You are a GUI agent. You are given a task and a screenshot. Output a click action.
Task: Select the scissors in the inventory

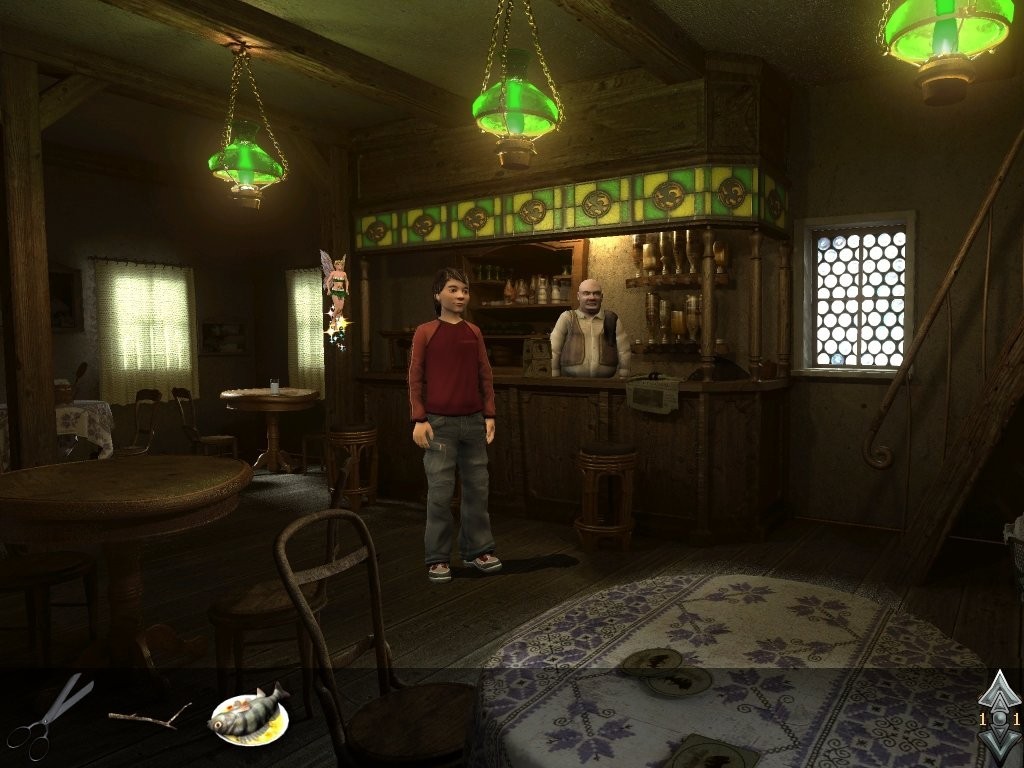(x=48, y=716)
